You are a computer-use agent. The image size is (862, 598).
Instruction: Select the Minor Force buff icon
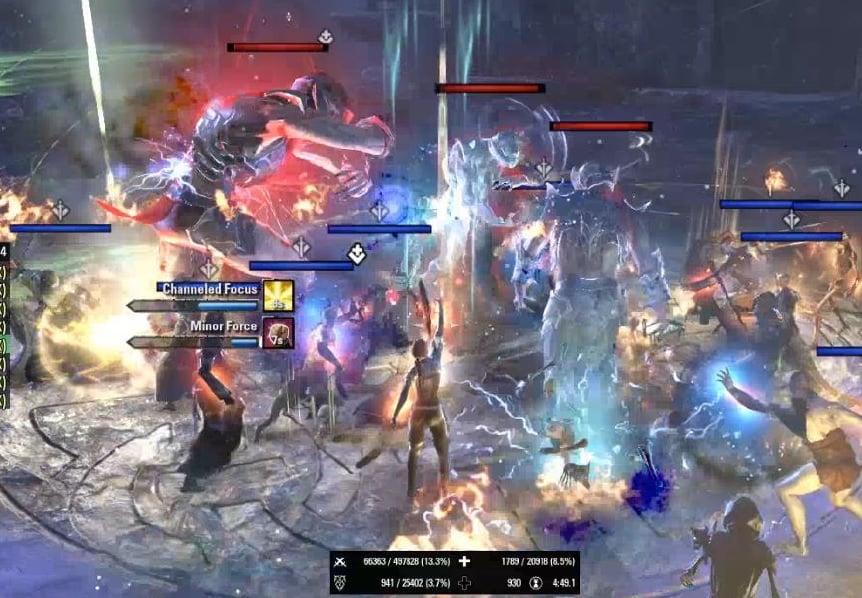pos(278,332)
